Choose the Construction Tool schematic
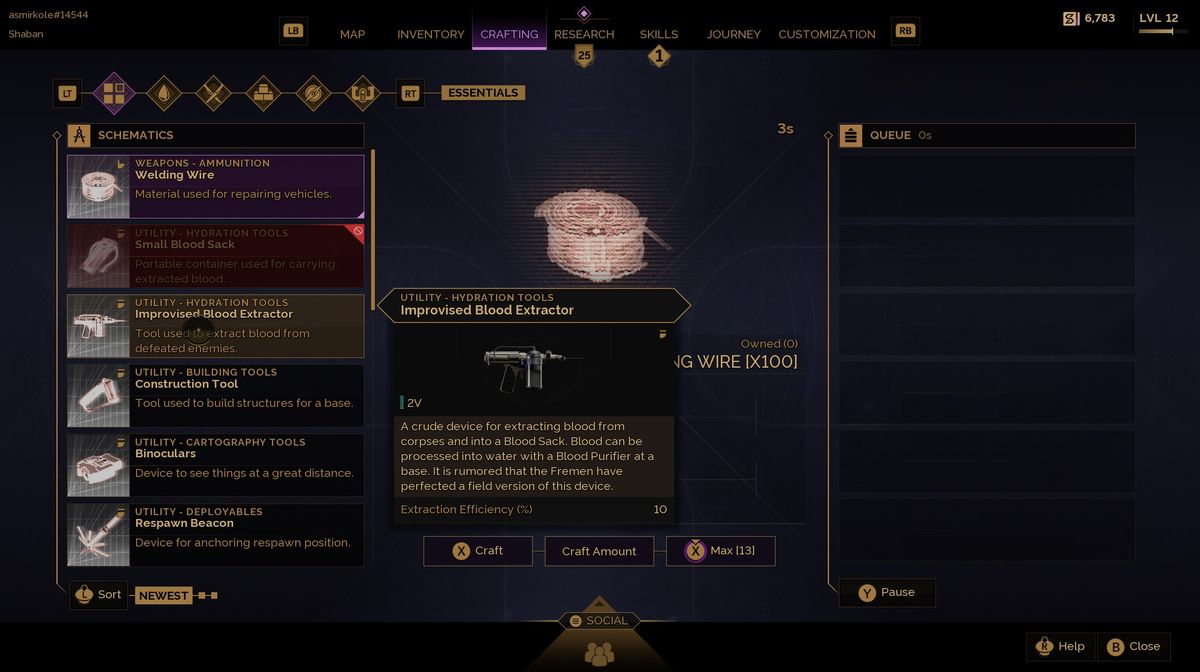The height and width of the screenshot is (672, 1200). [215, 395]
